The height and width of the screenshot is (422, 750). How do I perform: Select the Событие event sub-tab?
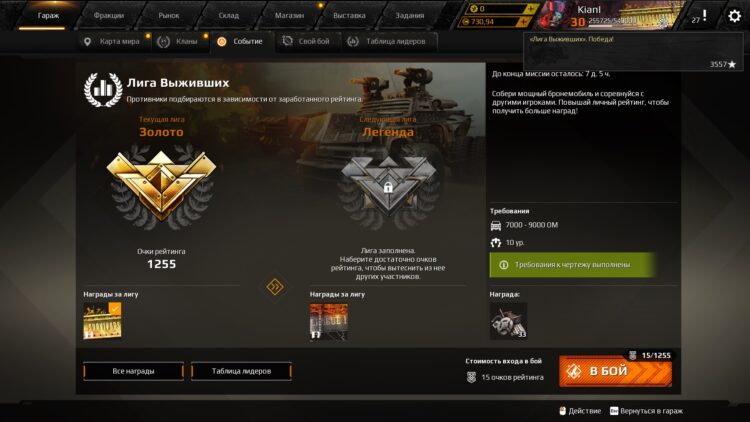coord(240,41)
